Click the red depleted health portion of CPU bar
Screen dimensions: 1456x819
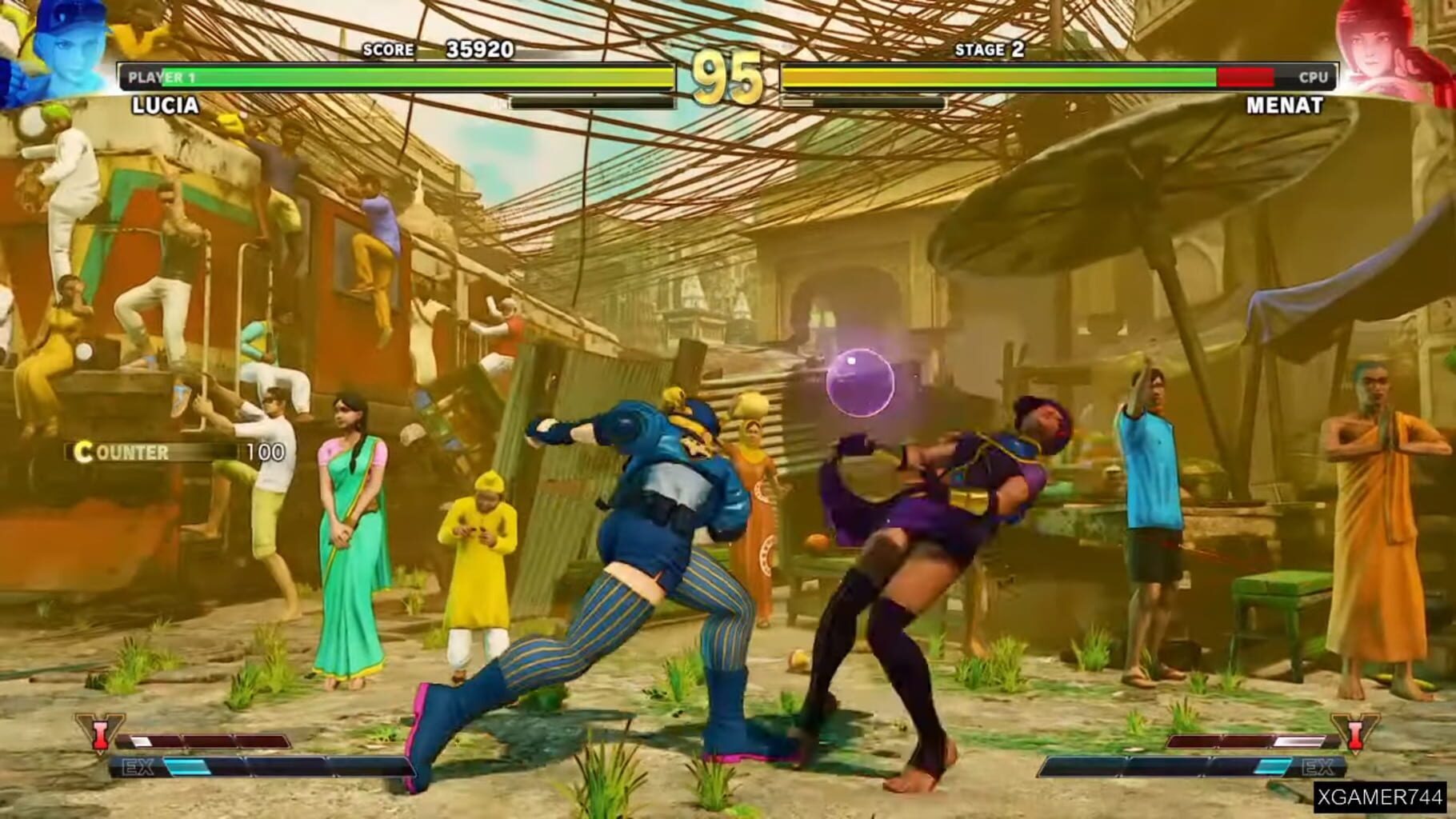pos(1244,76)
